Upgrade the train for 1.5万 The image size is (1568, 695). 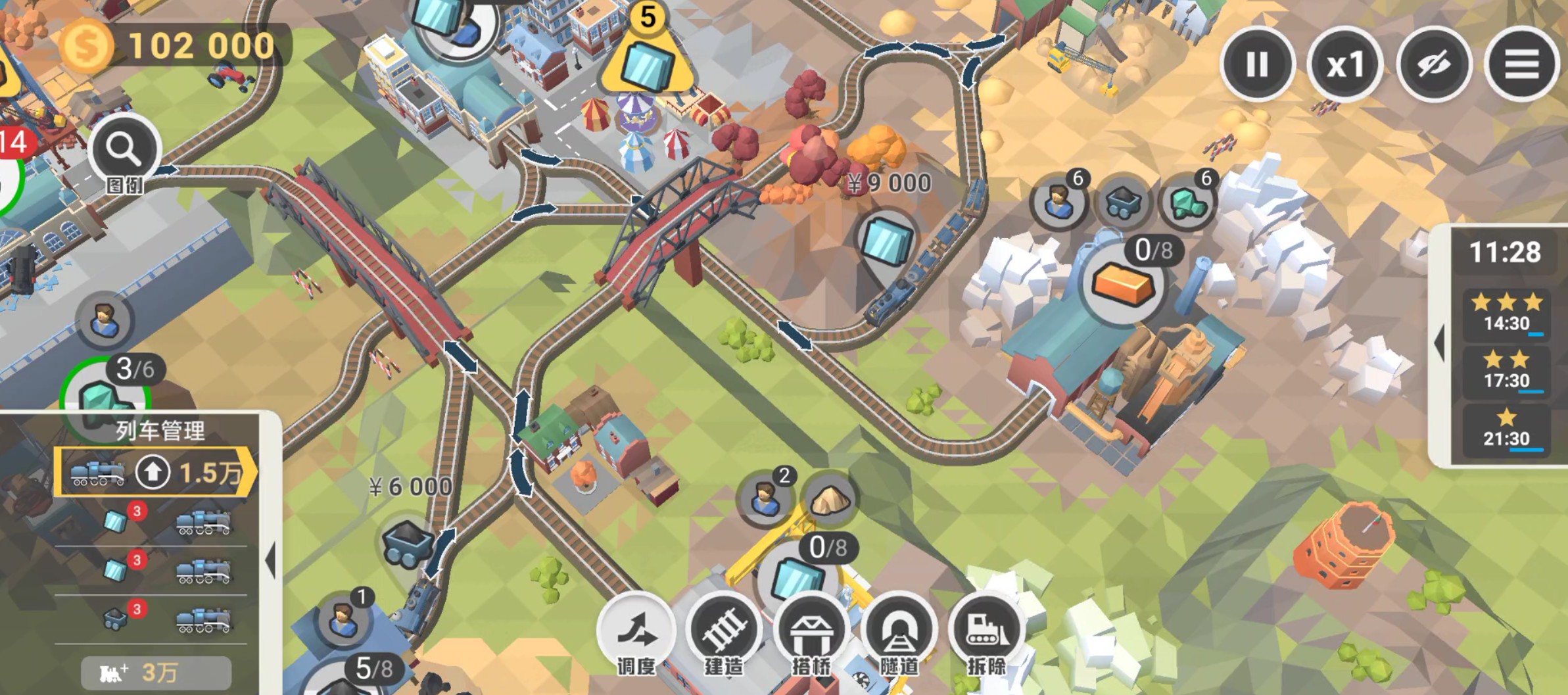(x=155, y=472)
